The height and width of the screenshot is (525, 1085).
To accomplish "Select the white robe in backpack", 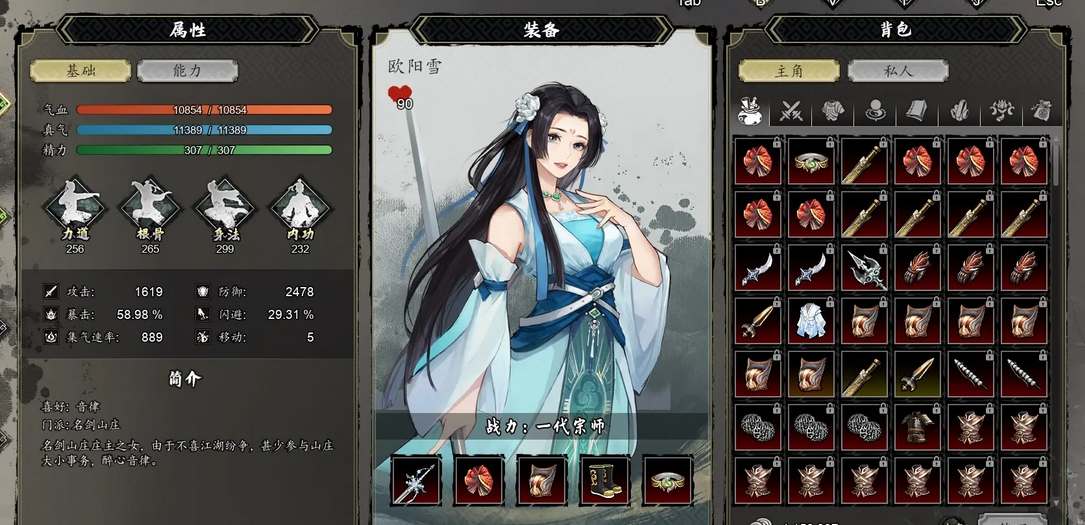I will 812,321.
